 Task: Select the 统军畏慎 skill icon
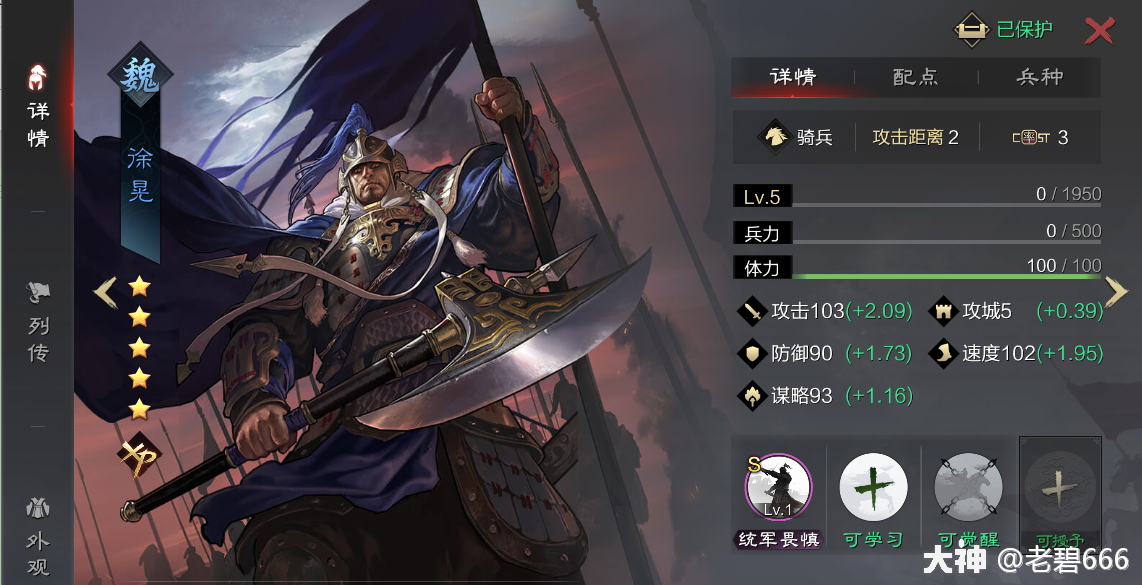pyautogui.click(x=778, y=489)
